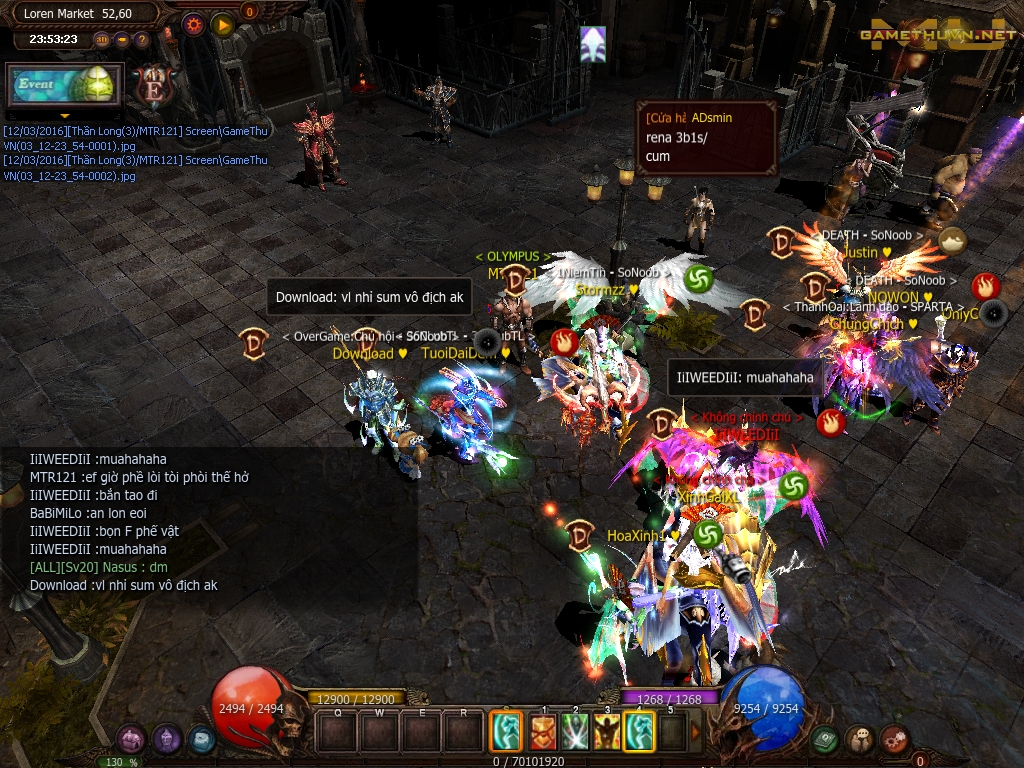The image size is (1024, 768).
Task: Activate the fiery figure skill in slot 3
Action: tap(606, 731)
